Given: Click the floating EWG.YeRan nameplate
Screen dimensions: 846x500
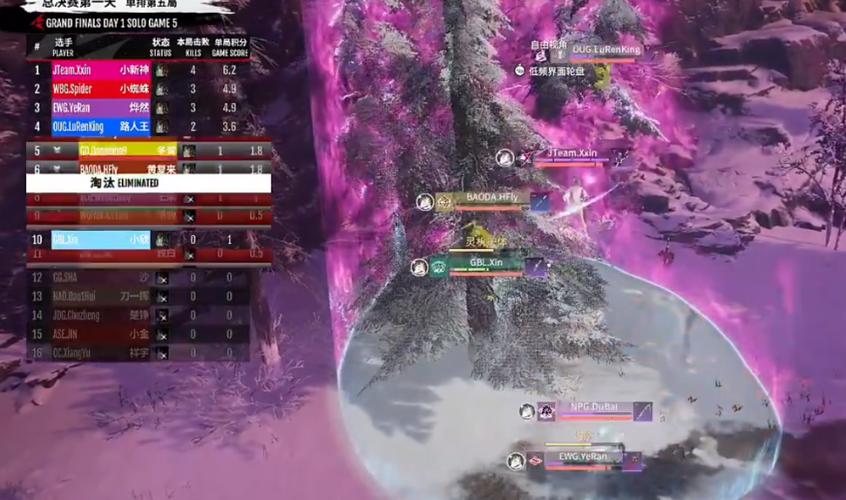Looking at the screenshot, I should coord(583,458).
